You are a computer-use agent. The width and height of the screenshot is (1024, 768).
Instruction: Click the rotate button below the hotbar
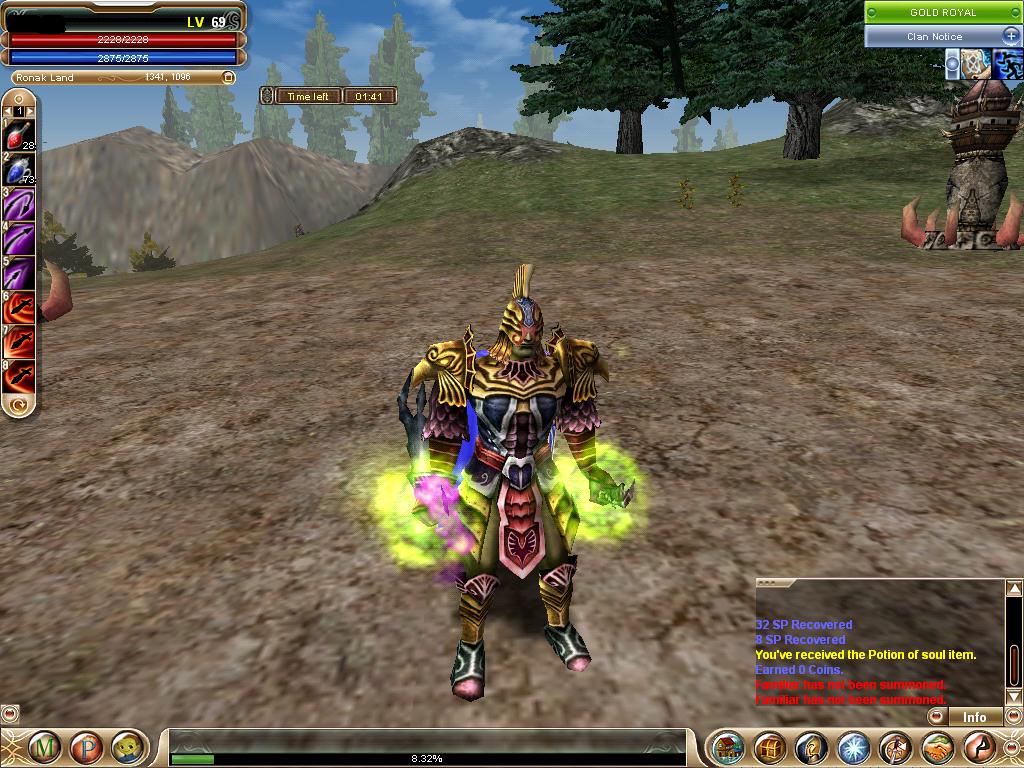(x=18, y=405)
